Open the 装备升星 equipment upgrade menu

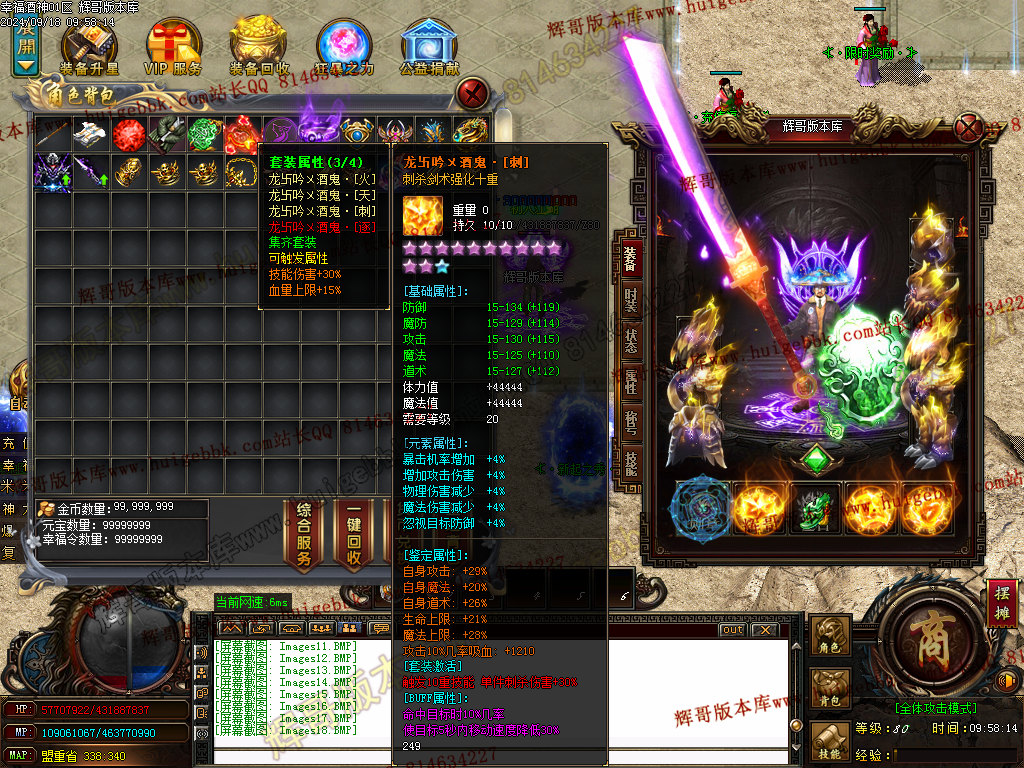89,47
